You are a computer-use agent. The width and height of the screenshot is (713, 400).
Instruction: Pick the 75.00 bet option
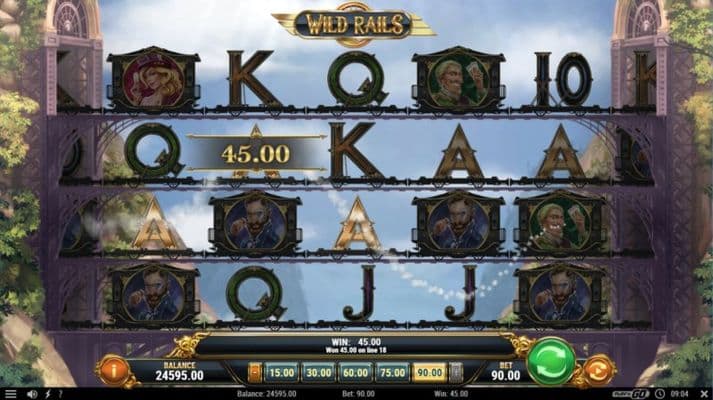[x=393, y=372]
